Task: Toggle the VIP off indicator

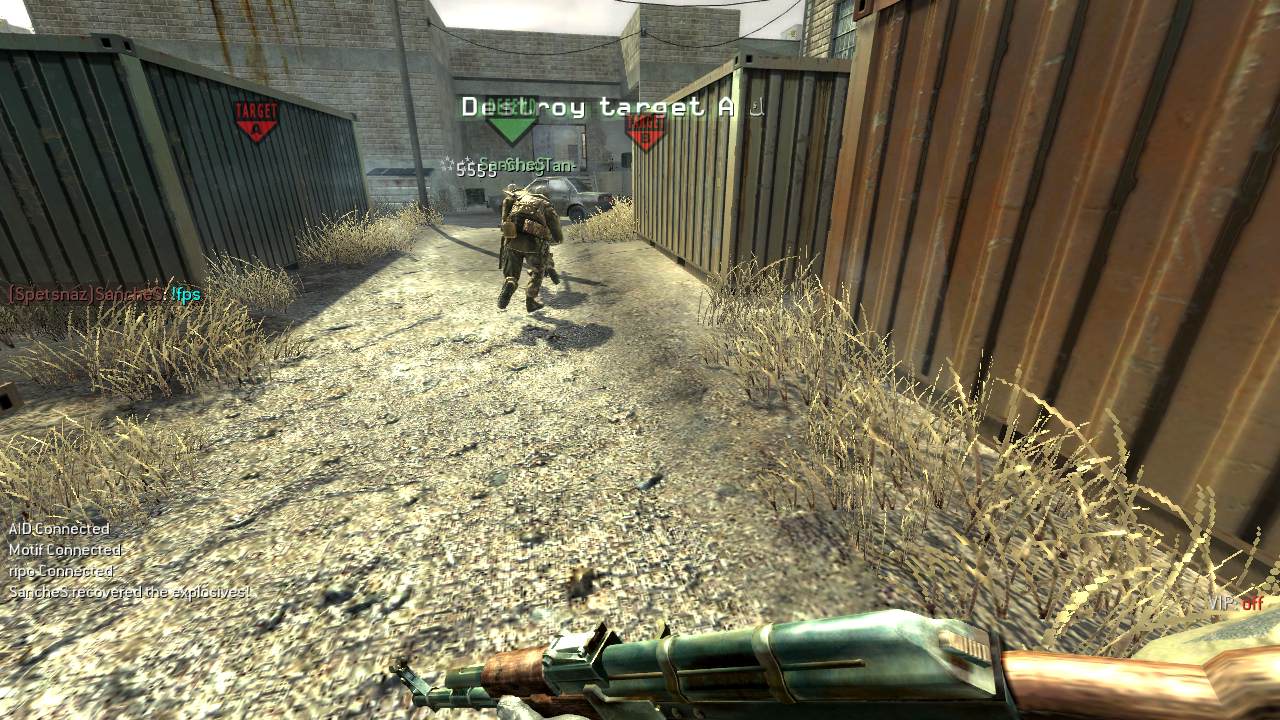Action: (x=1235, y=603)
